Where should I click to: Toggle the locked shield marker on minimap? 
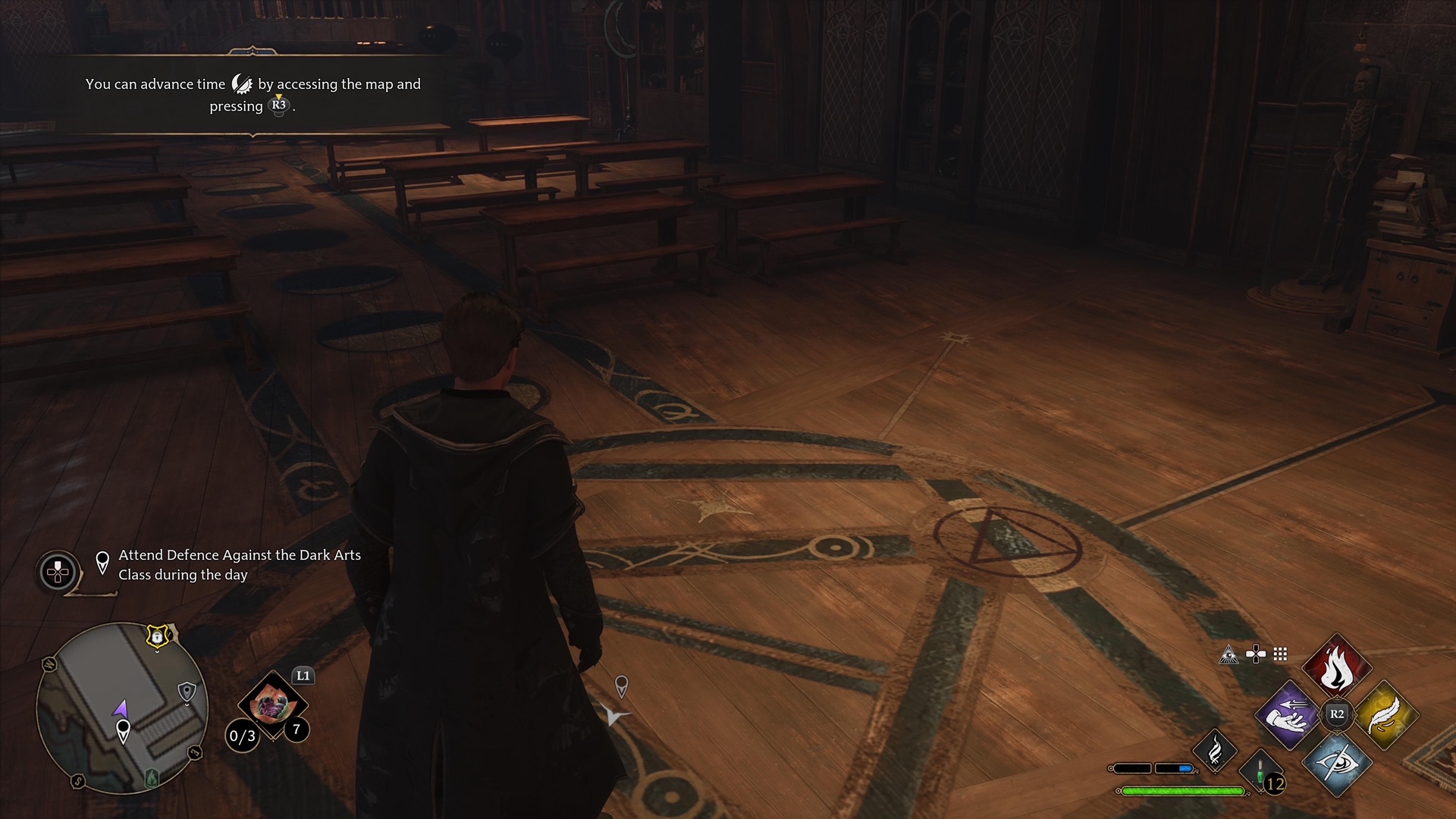(156, 637)
